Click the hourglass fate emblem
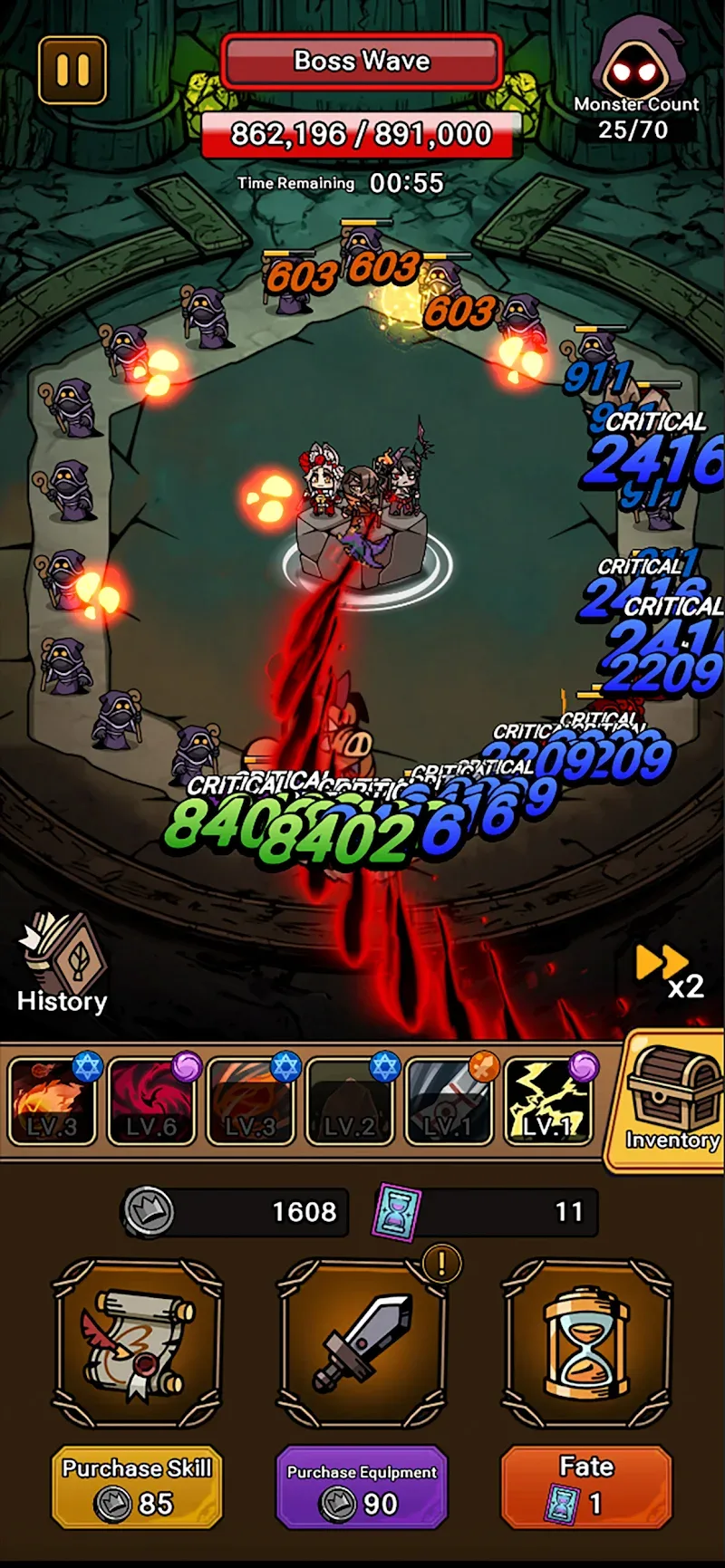 click(x=586, y=1343)
